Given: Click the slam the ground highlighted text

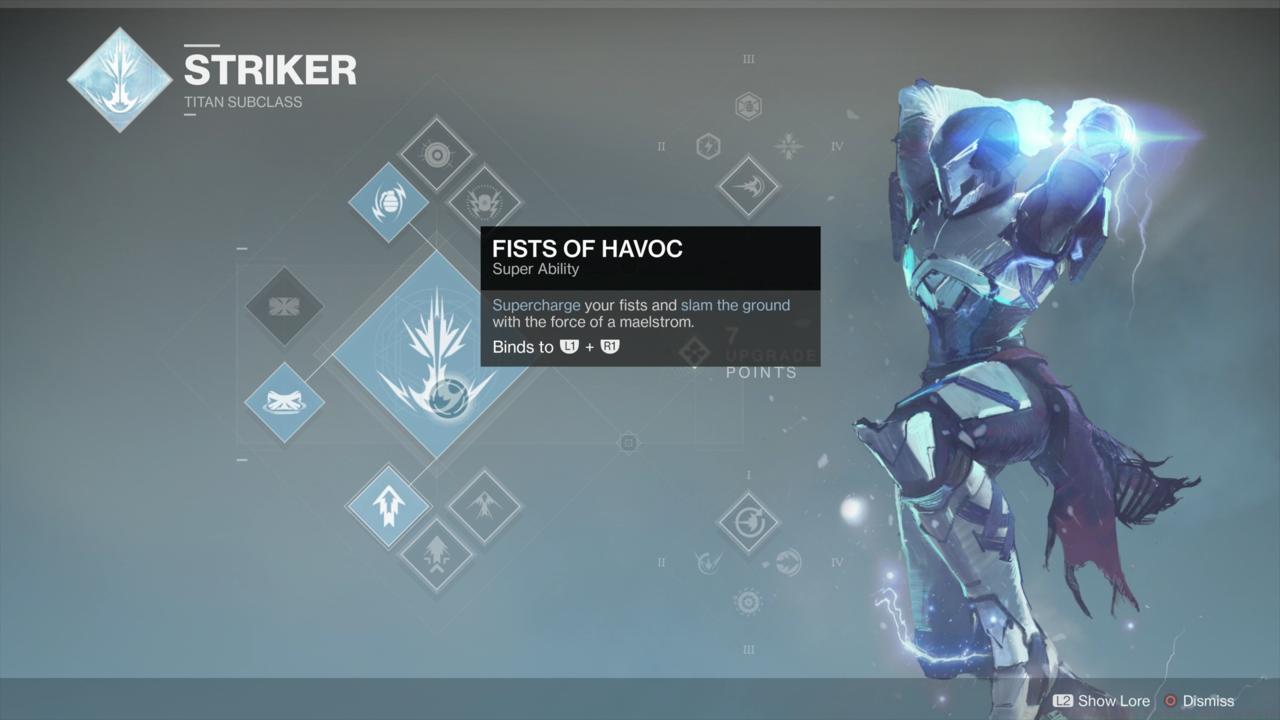Looking at the screenshot, I should (734, 305).
